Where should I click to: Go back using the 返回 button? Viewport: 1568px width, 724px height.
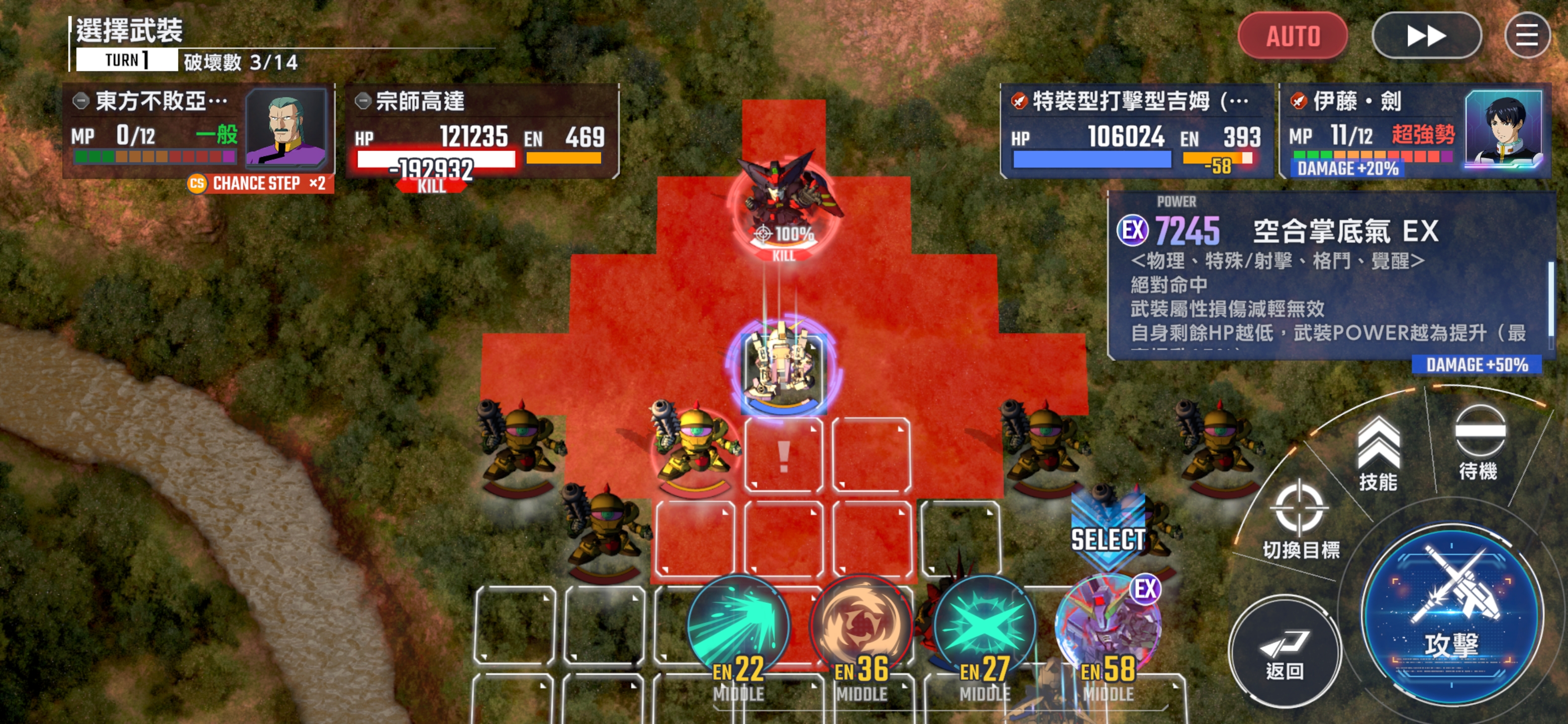click(1285, 652)
